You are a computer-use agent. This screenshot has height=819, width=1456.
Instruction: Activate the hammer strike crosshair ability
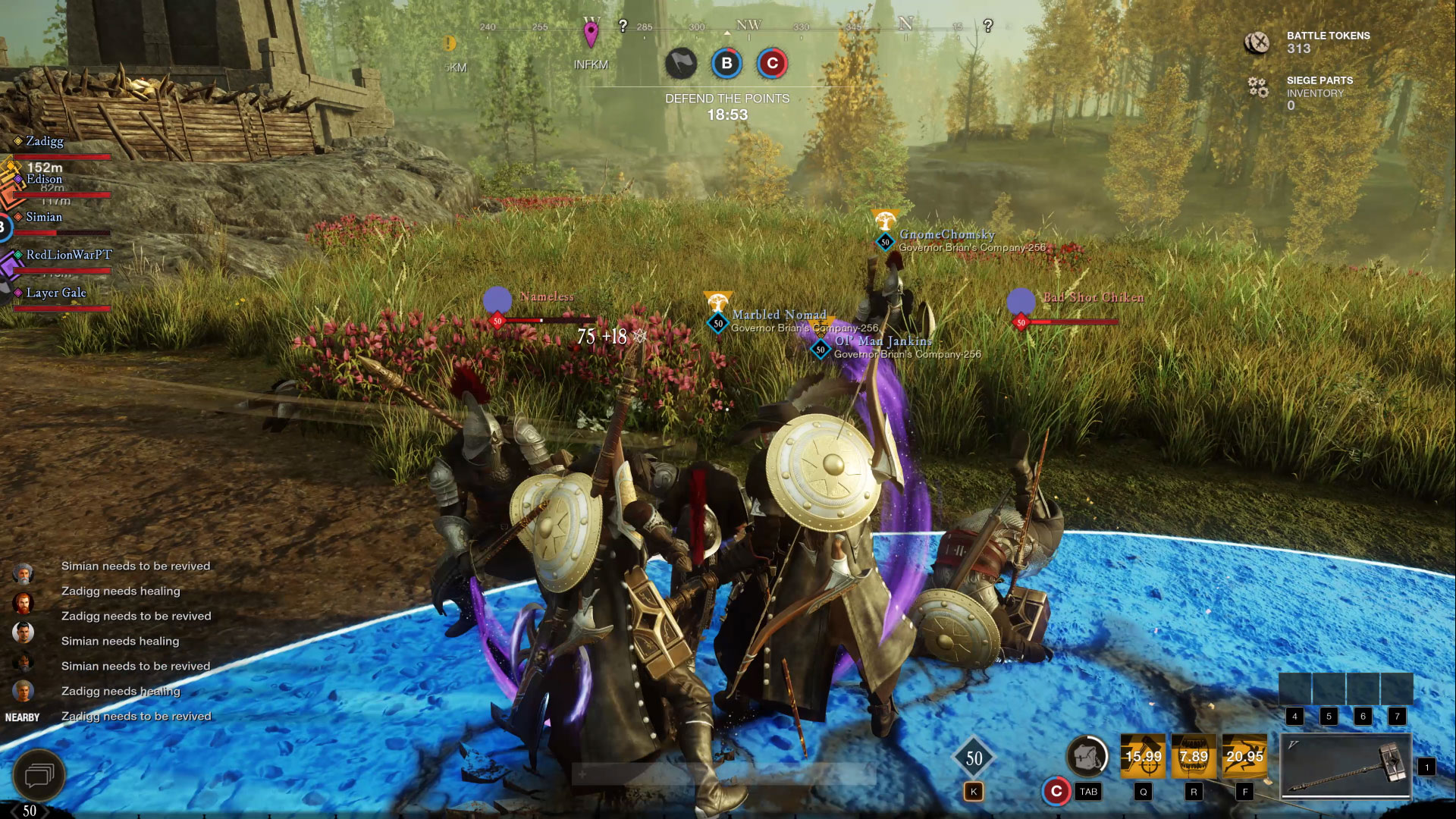tap(1143, 756)
